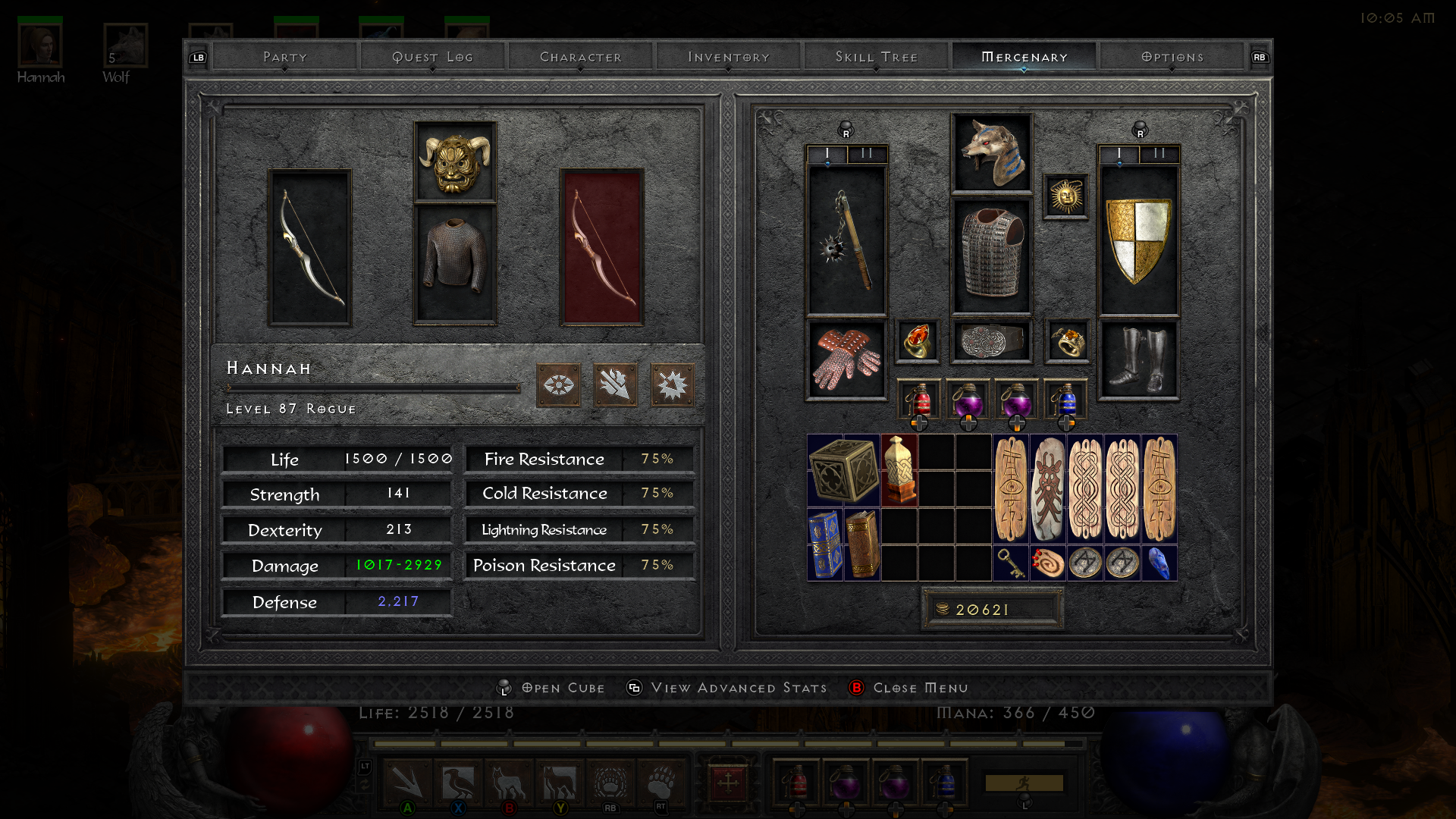Click Hannah's experience progress bar

[x=372, y=387]
